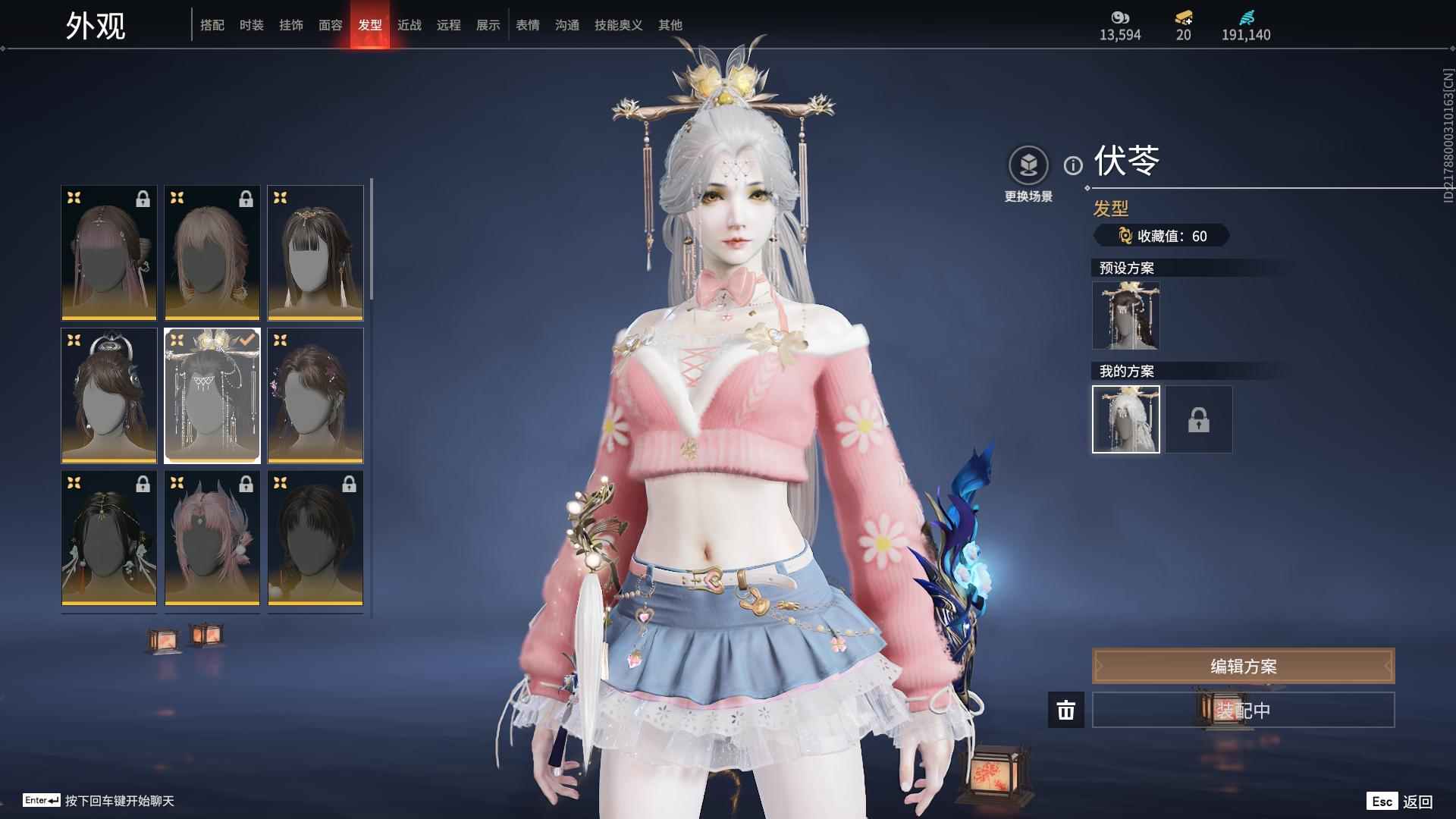Choose the 预设方案 preset hairstyle thumbnail

click(1126, 315)
